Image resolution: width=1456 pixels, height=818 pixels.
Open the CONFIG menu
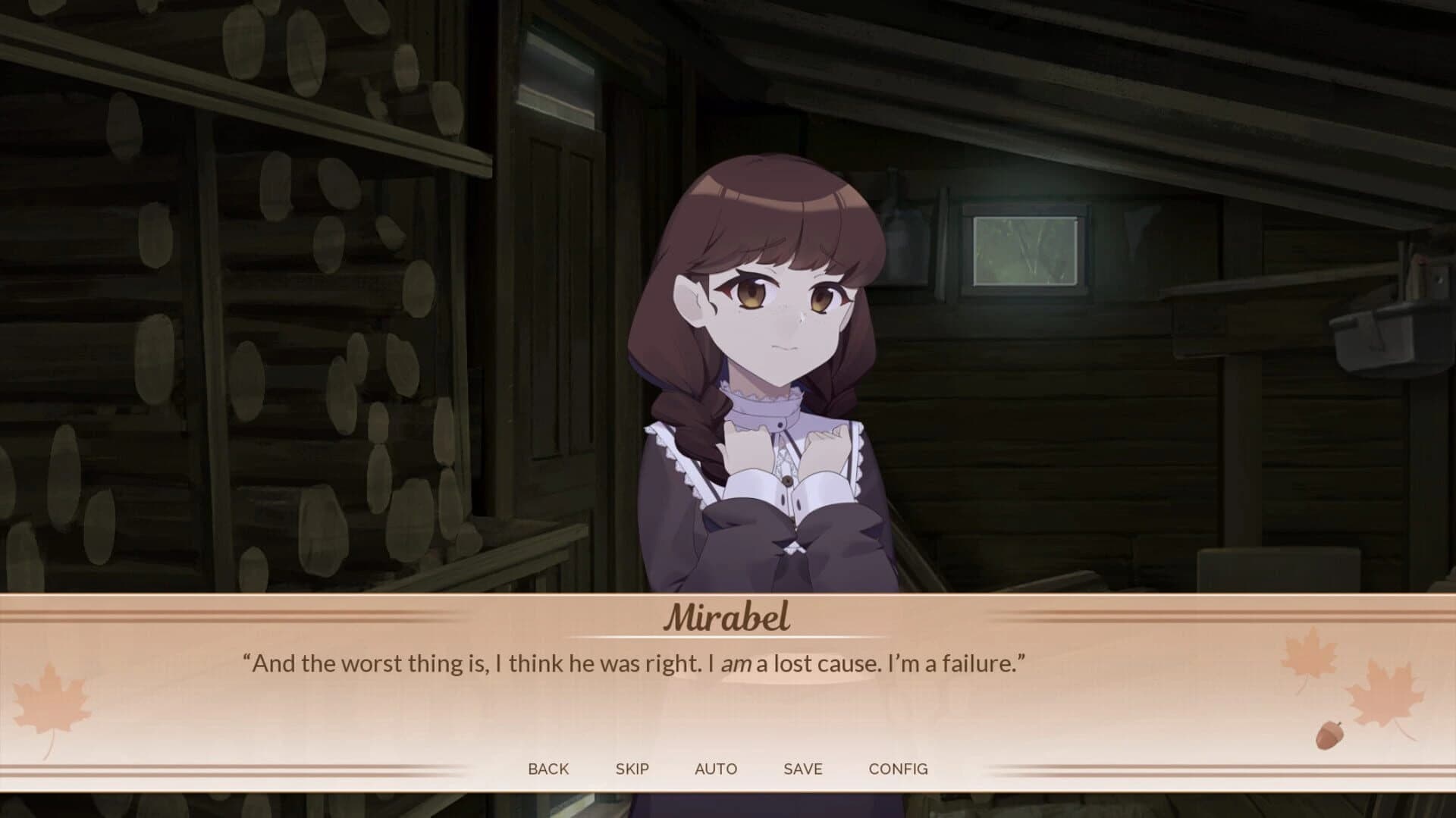[x=899, y=769]
